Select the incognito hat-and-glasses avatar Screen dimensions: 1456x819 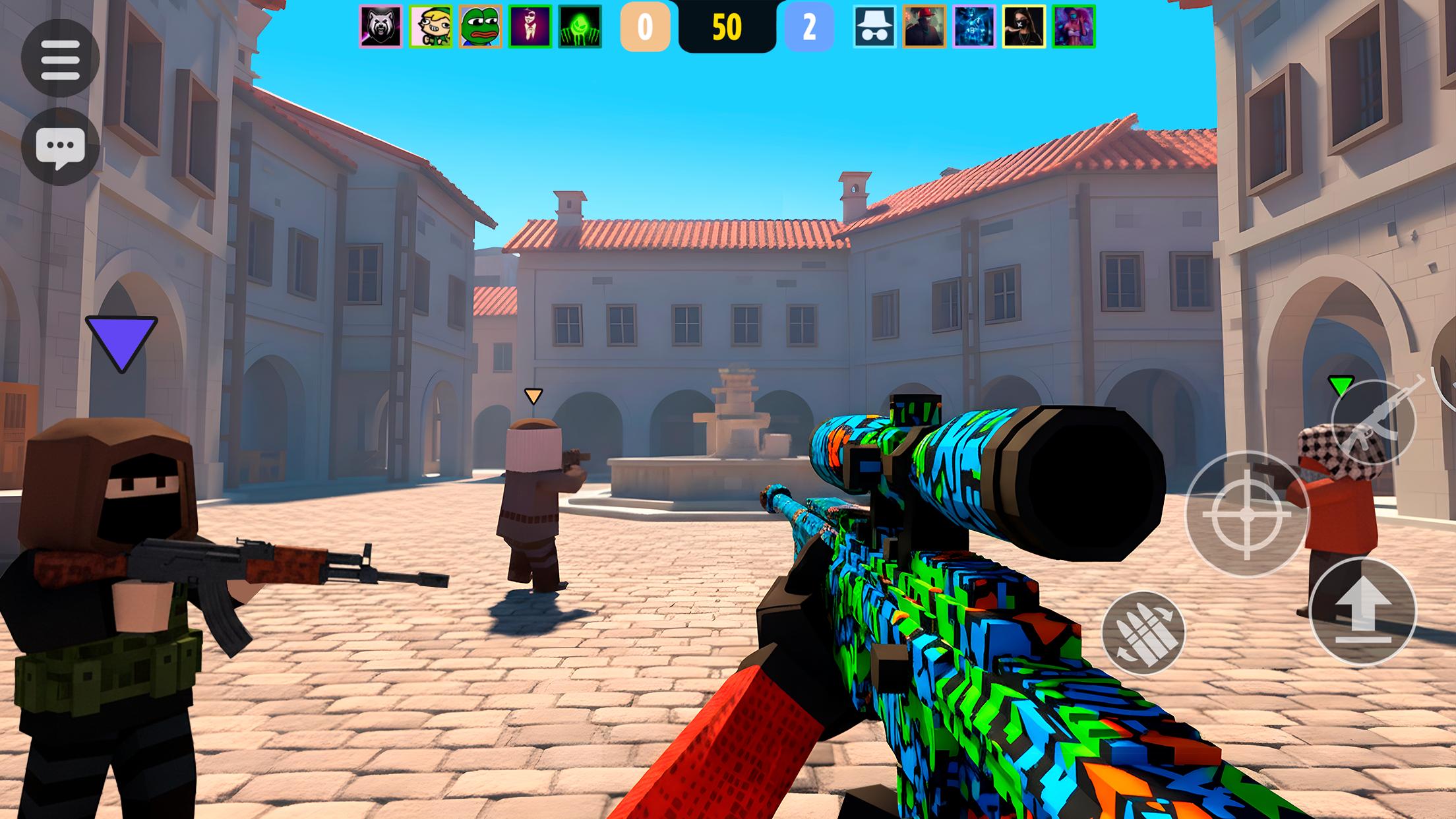(x=874, y=27)
